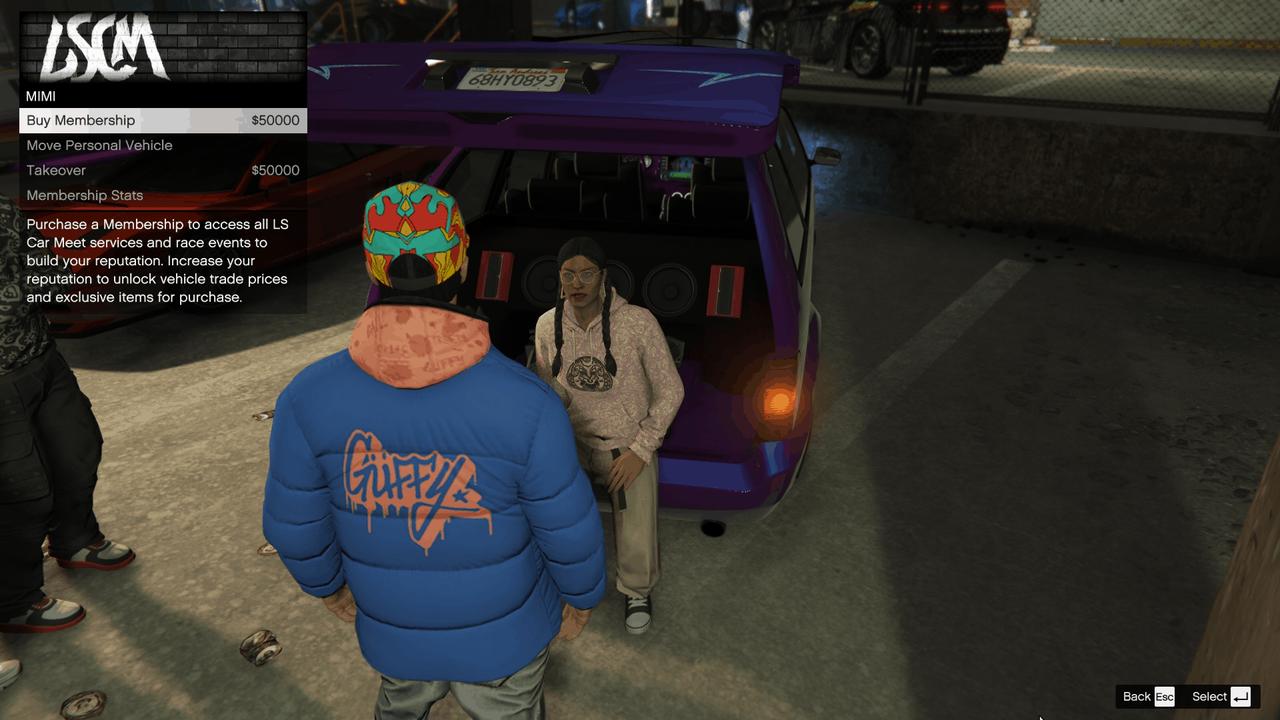Click the $50000 Takeover price

point(274,170)
